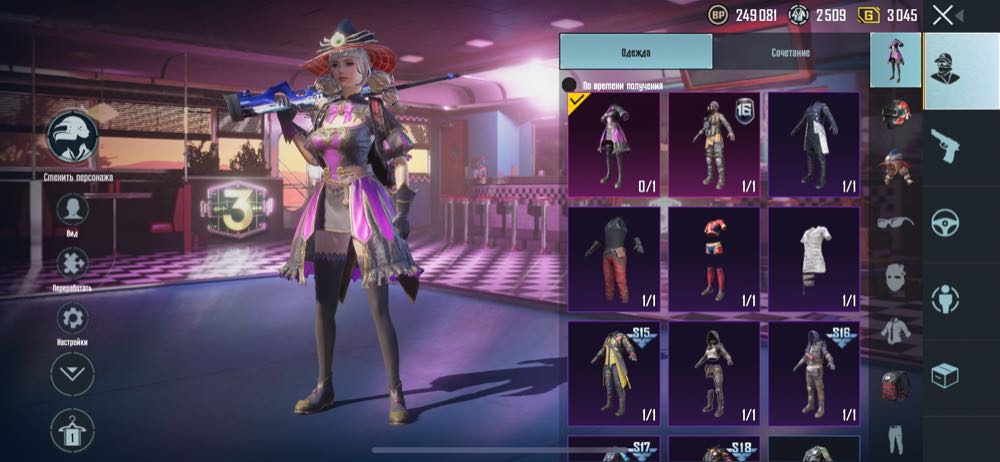Choose the white dress outfit
The width and height of the screenshot is (1000, 462).
coord(814,258)
